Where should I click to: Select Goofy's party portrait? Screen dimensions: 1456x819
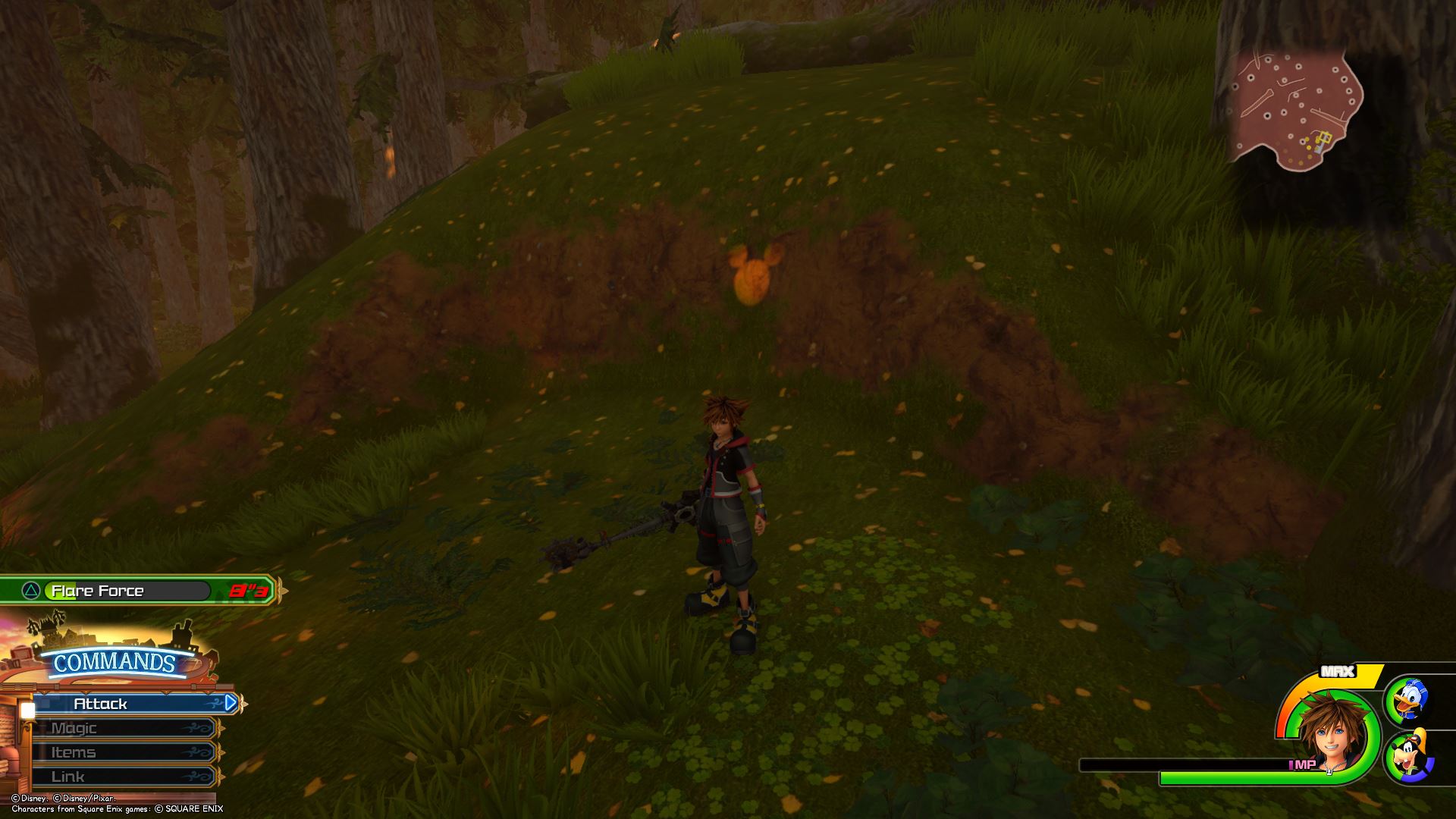pyautogui.click(x=1409, y=756)
